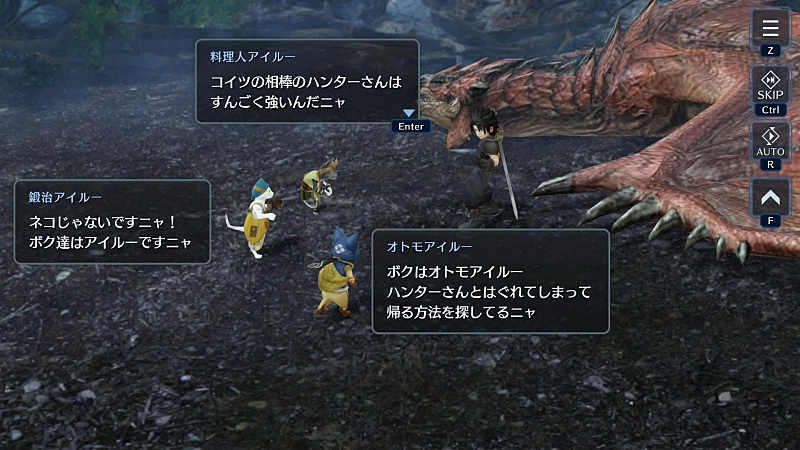Advance dialogue via the blue arrow indicator

click(x=408, y=114)
